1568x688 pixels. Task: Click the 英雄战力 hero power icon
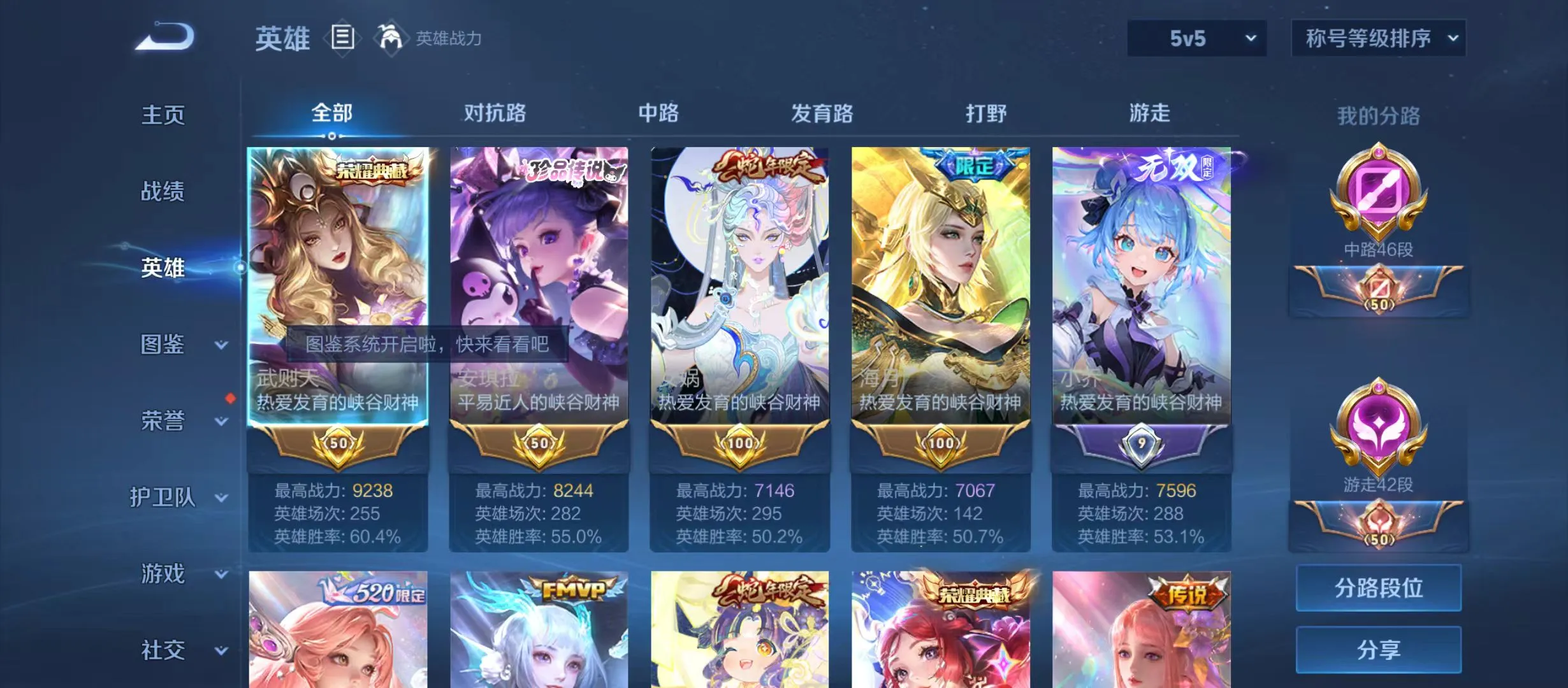pyautogui.click(x=391, y=37)
